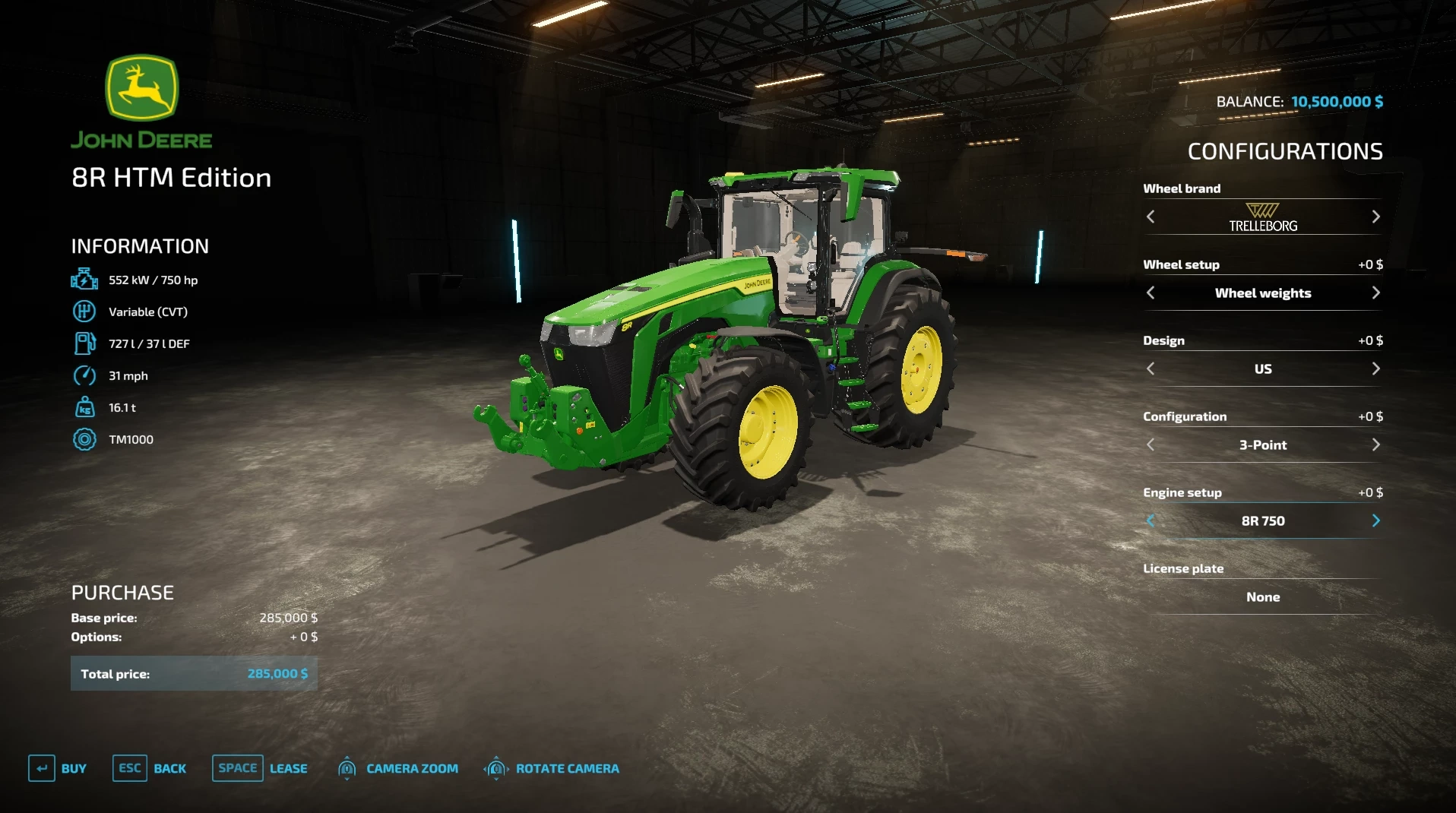Click the Rotate Camera icon
The image size is (1456, 813).
click(x=496, y=768)
